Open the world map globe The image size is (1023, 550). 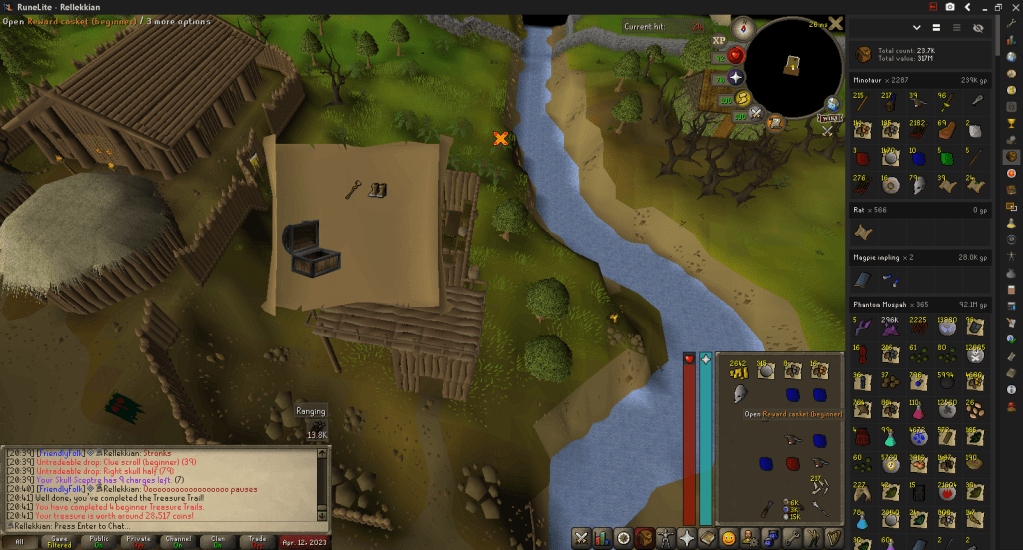click(831, 104)
